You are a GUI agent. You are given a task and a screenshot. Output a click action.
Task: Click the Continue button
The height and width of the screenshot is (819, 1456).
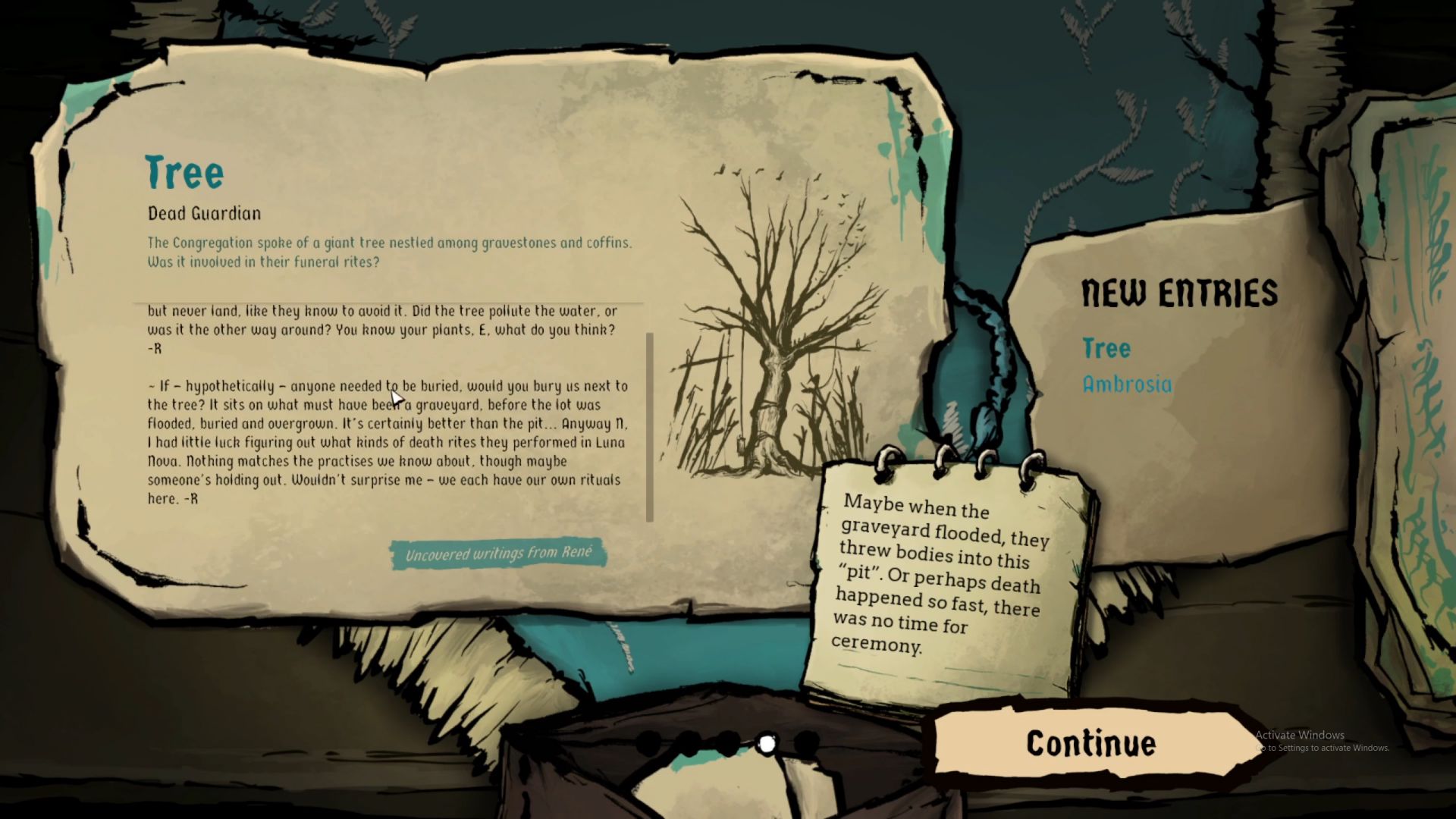click(x=1090, y=744)
